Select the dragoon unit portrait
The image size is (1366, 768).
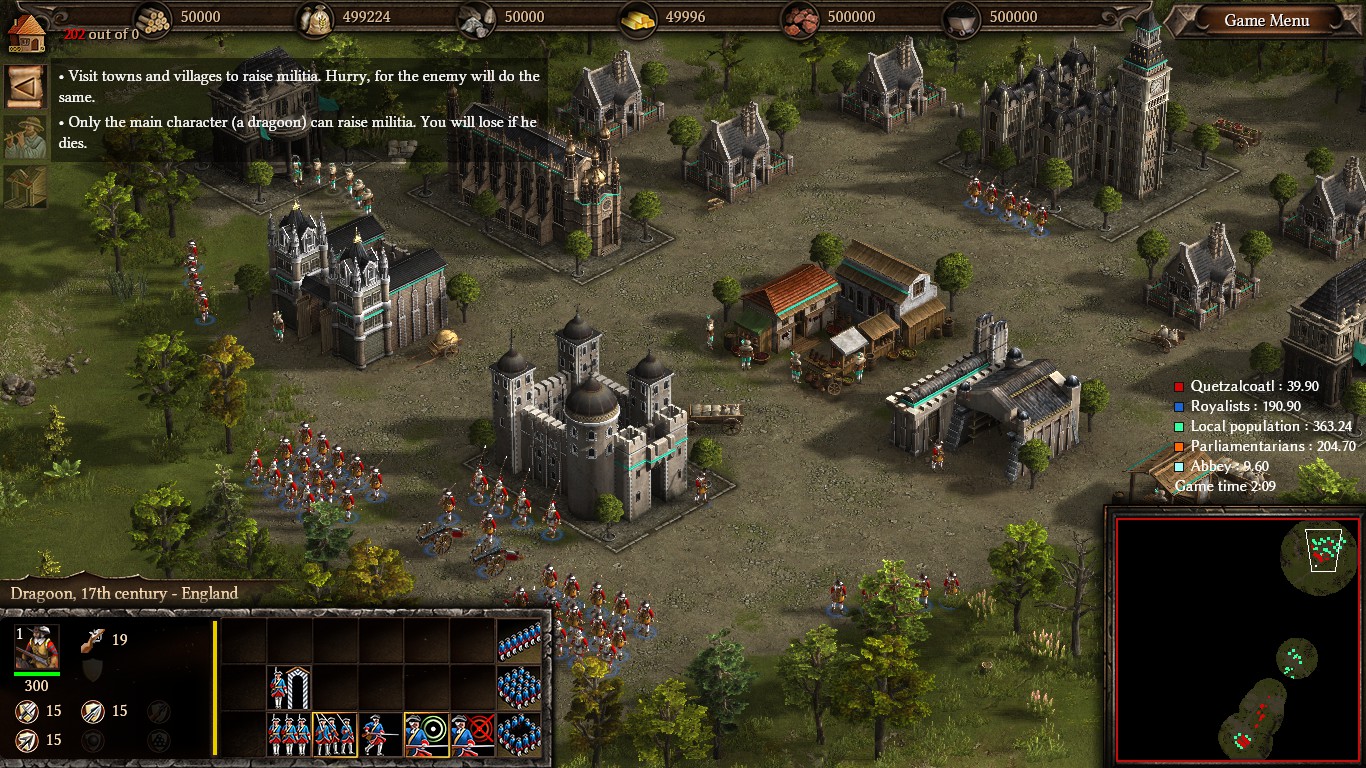tap(37, 648)
